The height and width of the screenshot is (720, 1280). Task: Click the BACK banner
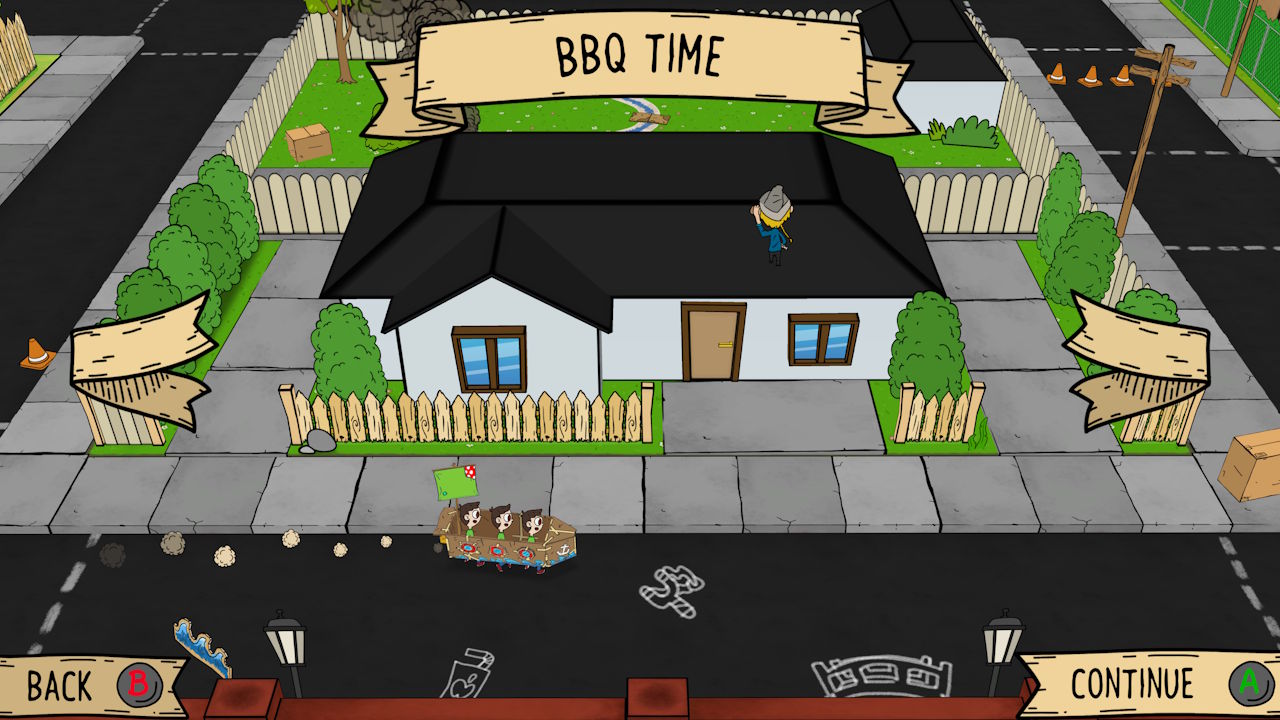tap(60, 686)
